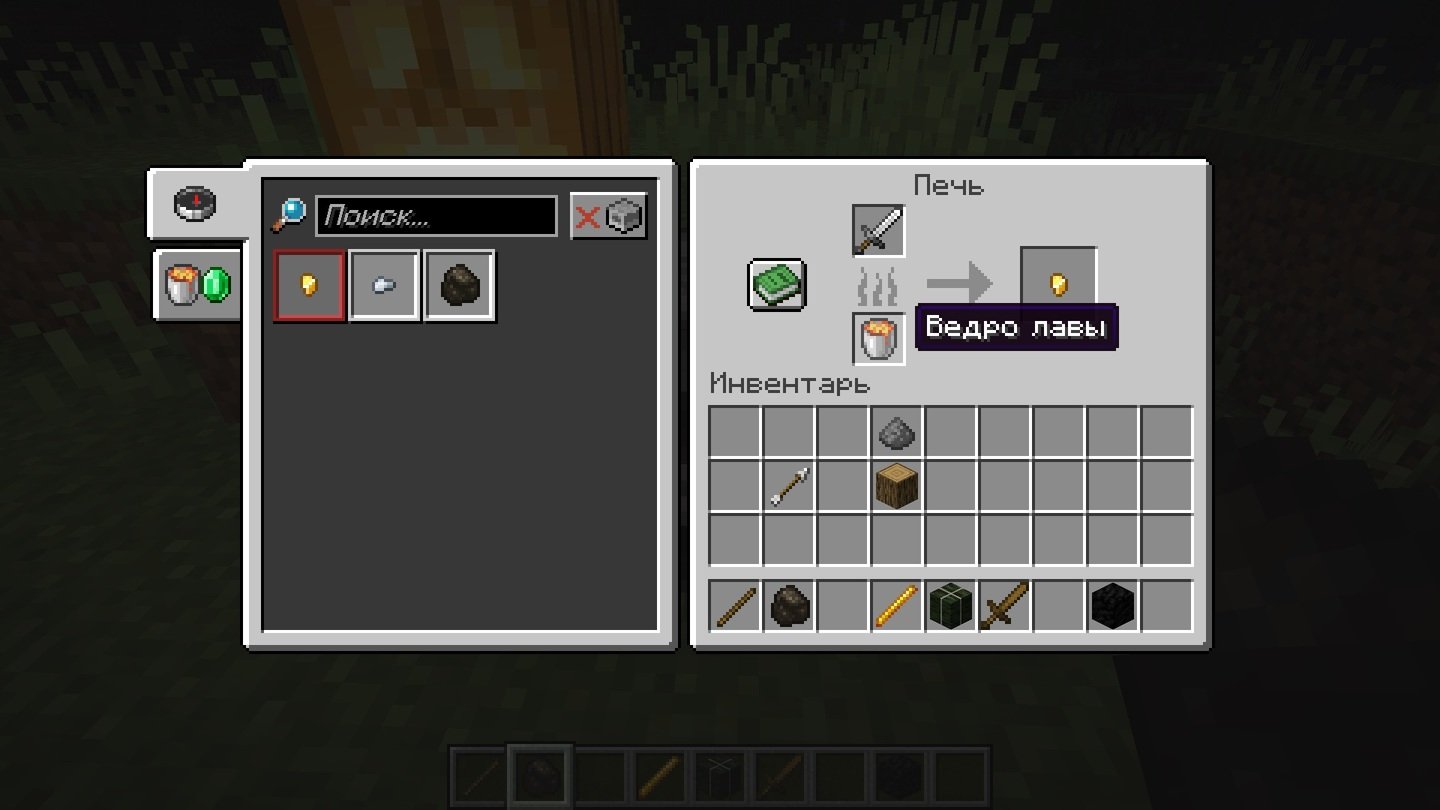Grab the oak log from the inventory
The height and width of the screenshot is (810, 1440).
pyautogui.click(x=897, y=486)
